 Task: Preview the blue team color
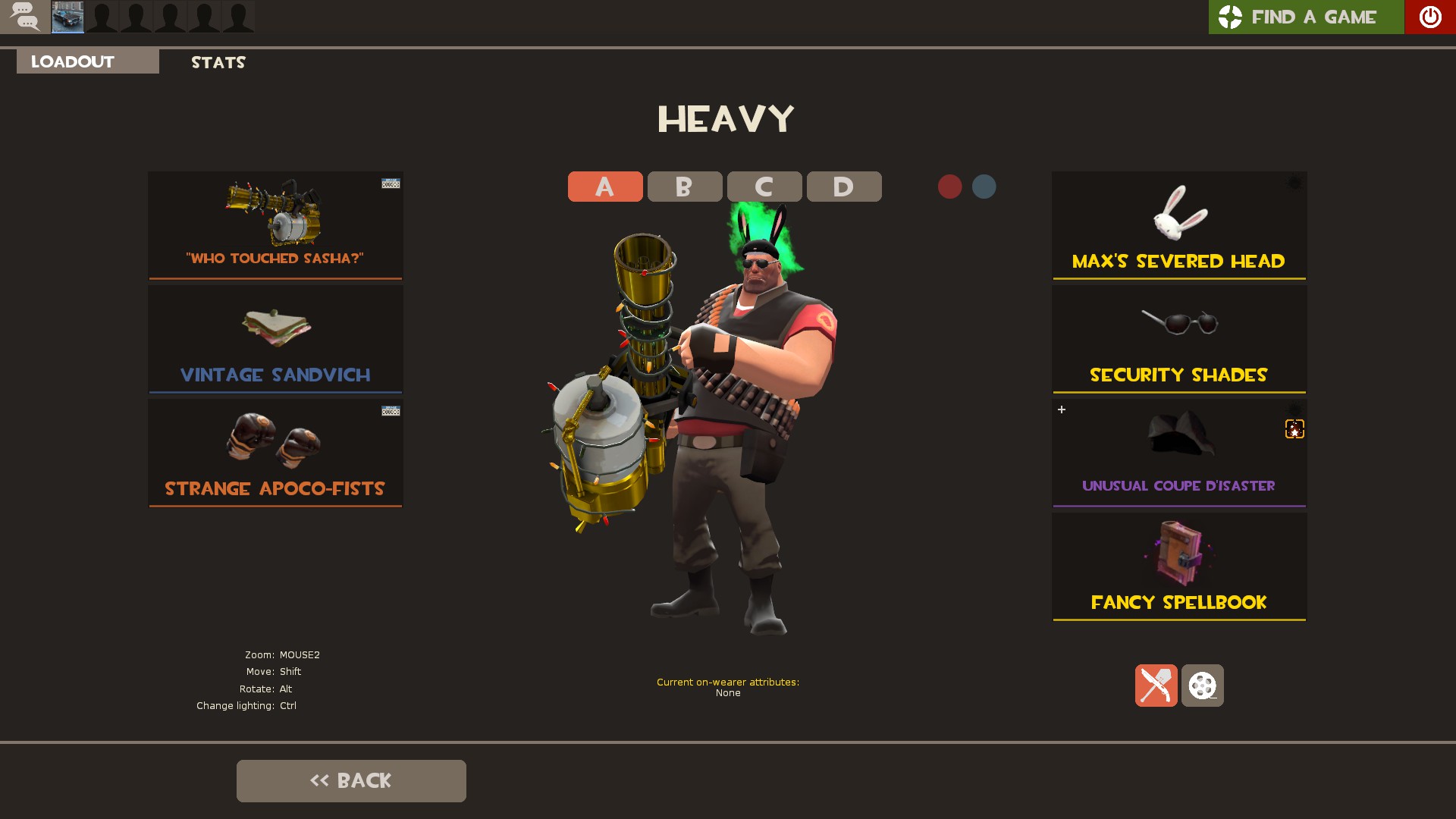coord(984,187)
